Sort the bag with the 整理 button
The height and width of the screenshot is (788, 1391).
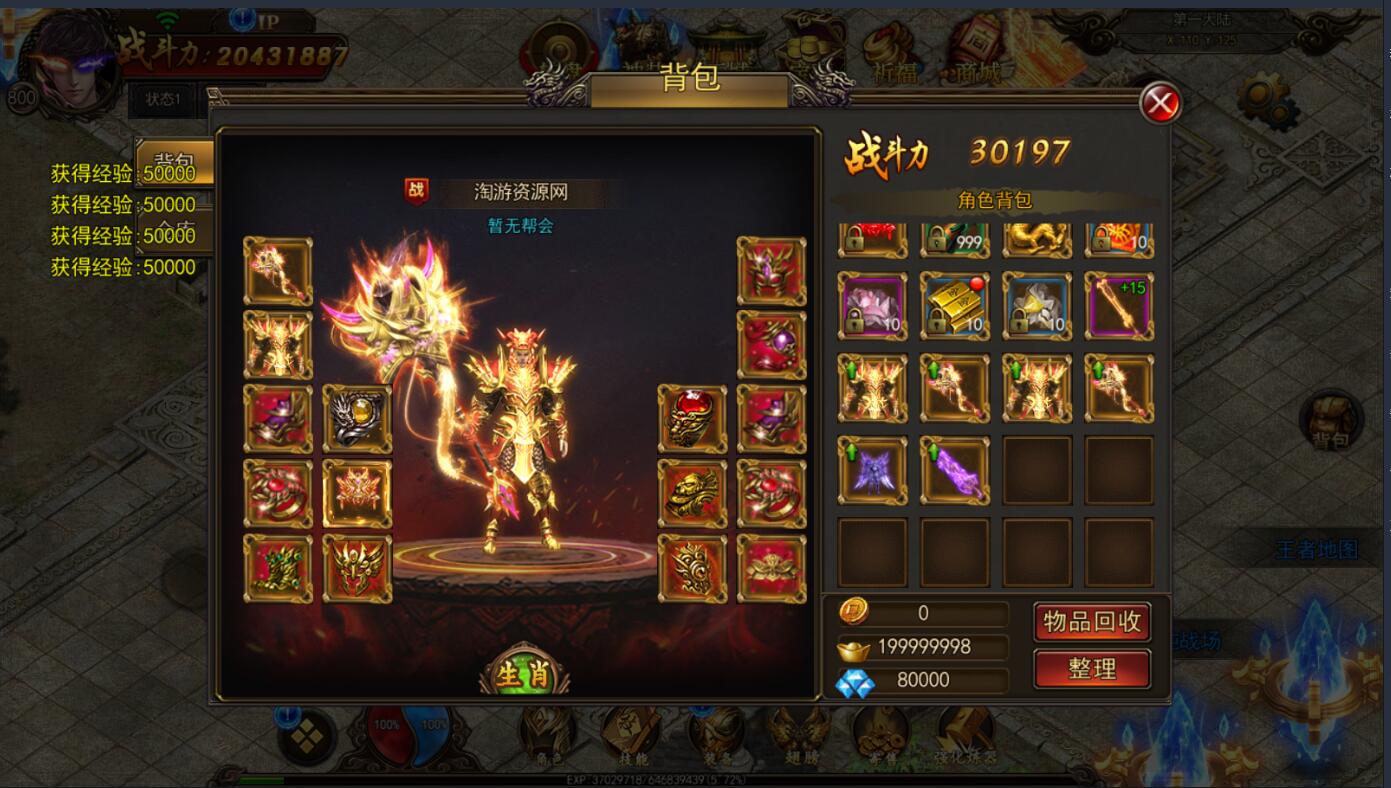pos(1091,669)
